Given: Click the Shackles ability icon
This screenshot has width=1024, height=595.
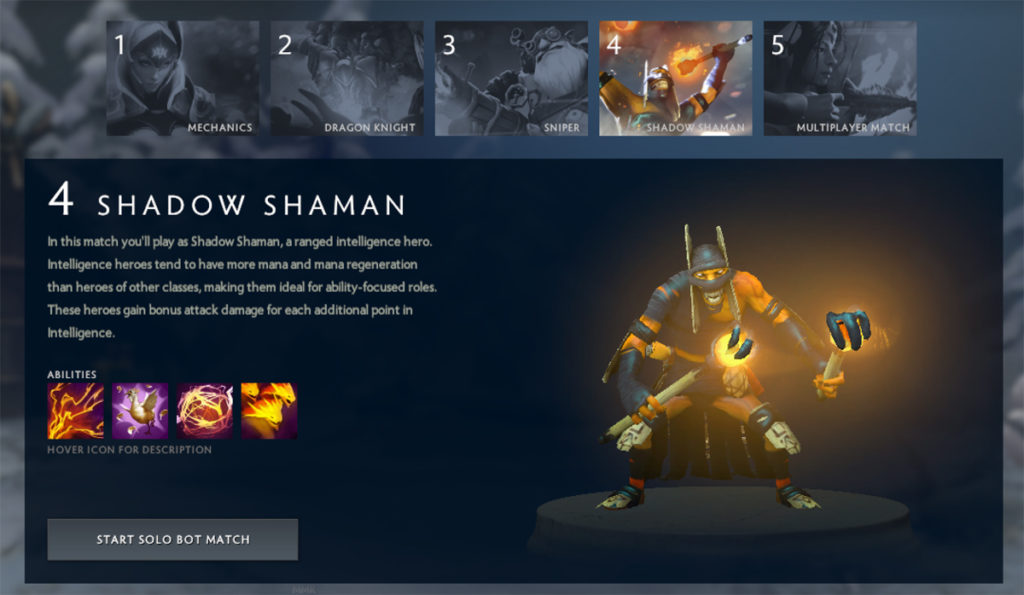Looking at the screenshot, I should tap(204, 410).
